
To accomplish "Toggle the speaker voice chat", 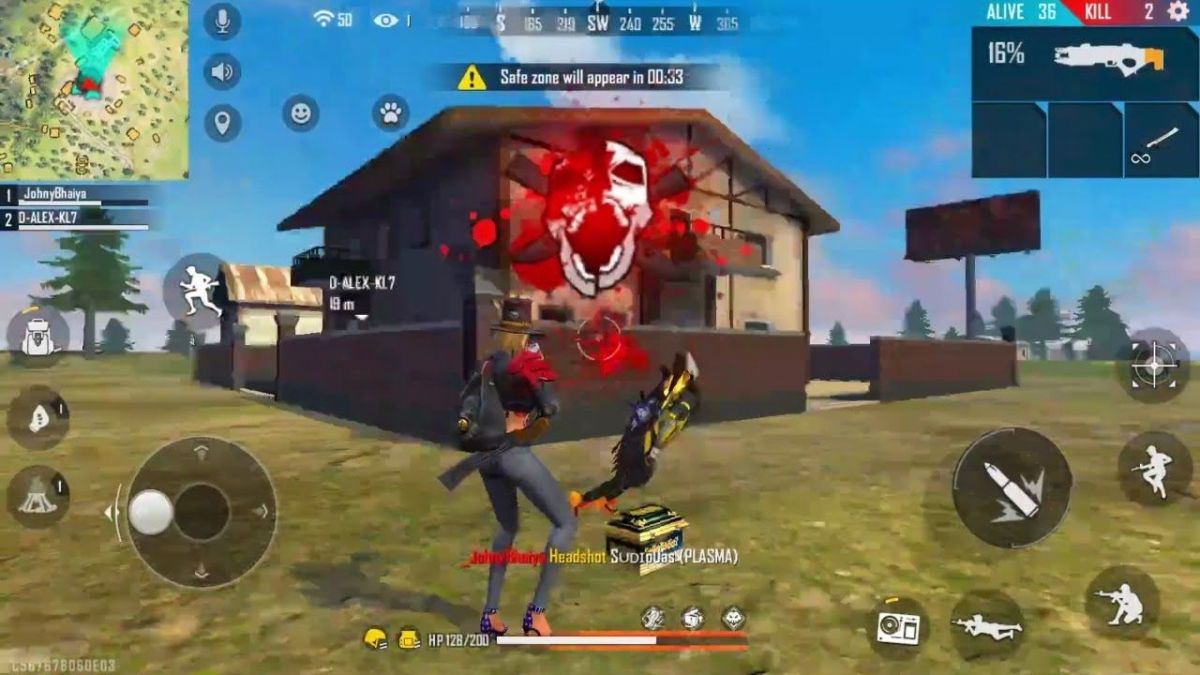I will [x=222, y=72].
